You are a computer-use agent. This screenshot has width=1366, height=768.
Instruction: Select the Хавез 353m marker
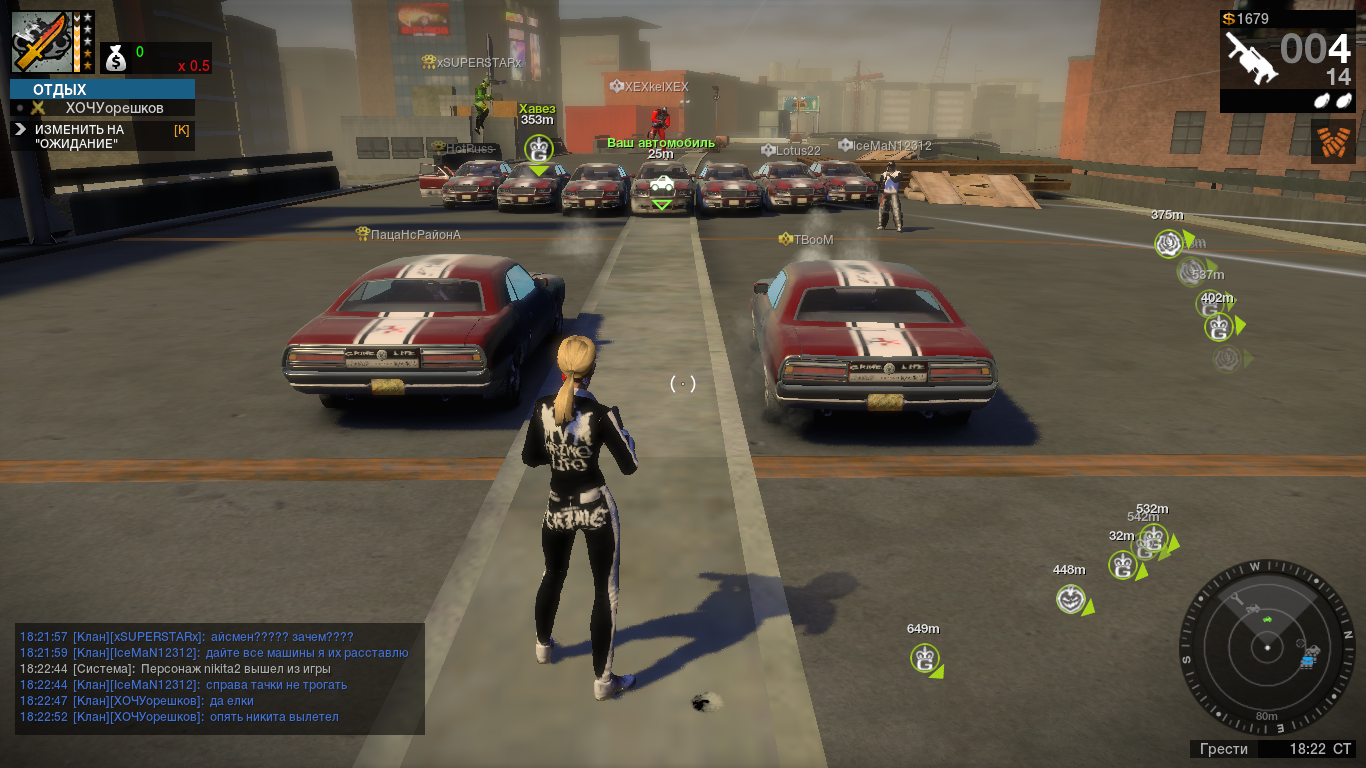pos(538,150)
